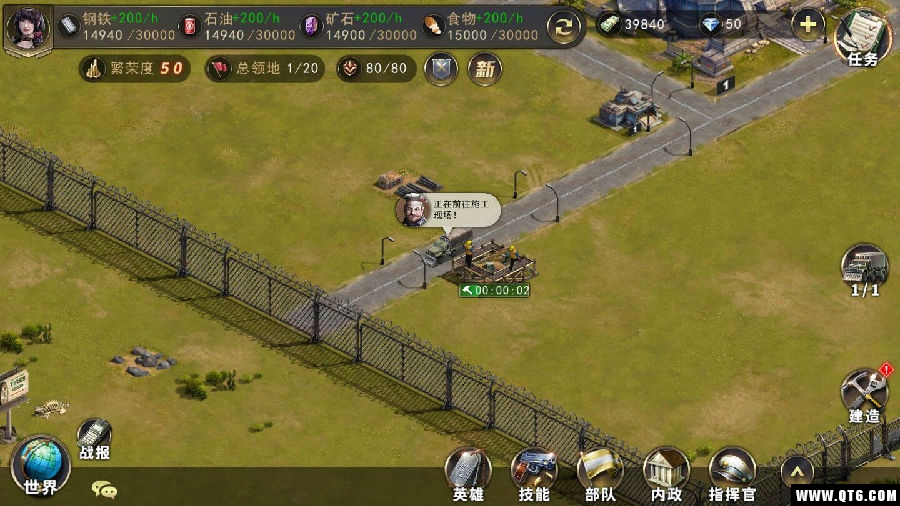Tap the plus button to add currency
The image size is (900, 506).
tap(807, 24)
